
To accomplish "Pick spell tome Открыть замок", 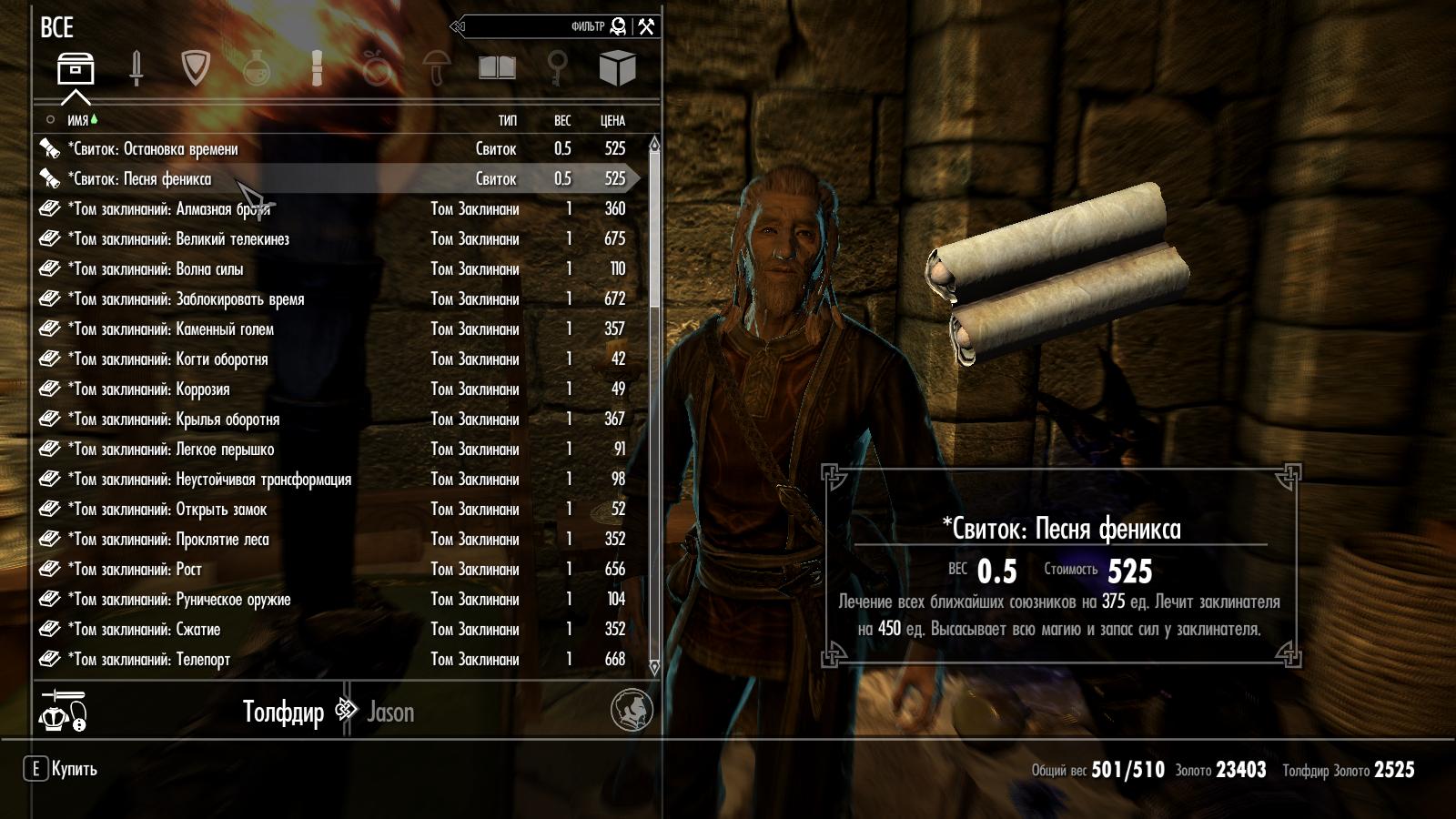I will click(167, 510).
